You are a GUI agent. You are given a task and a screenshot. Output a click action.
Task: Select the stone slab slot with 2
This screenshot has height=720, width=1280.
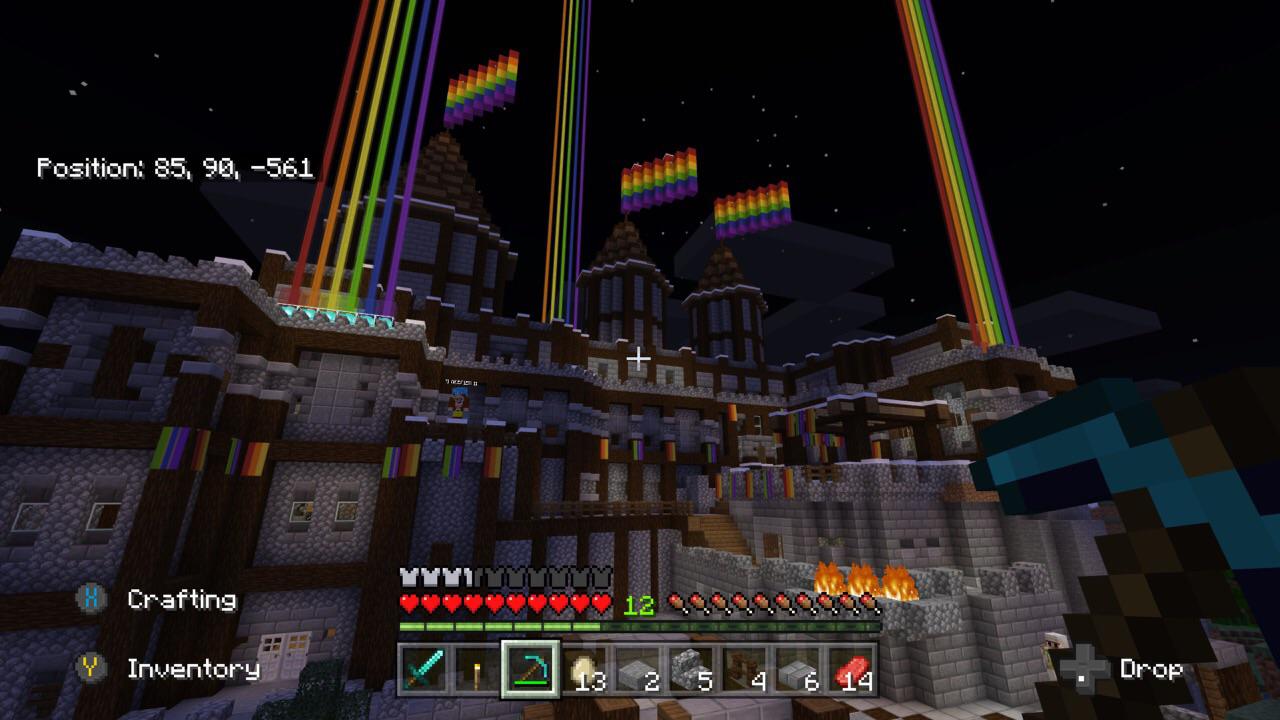pos(637,668)
